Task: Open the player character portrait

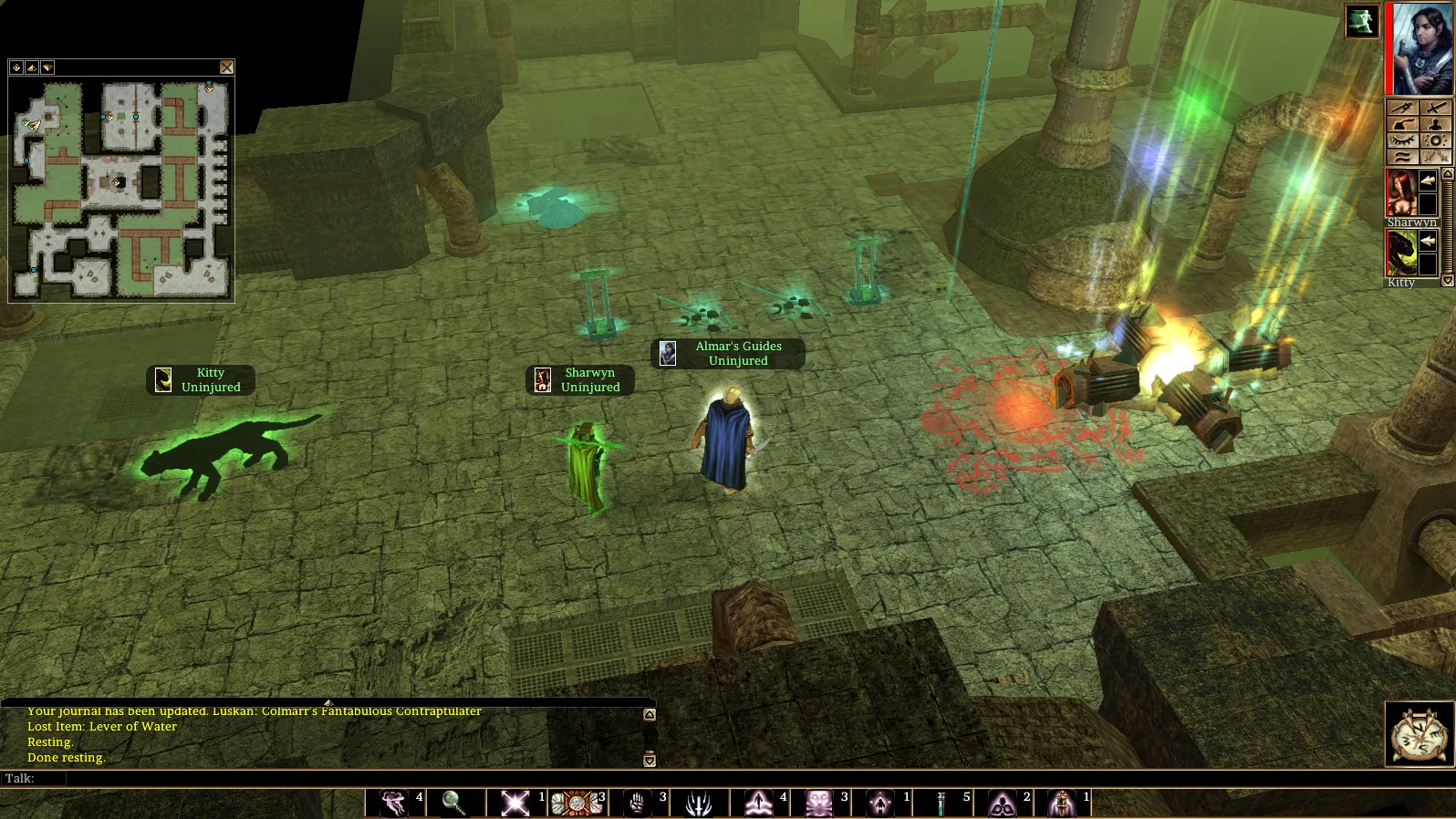Action: 1421,49
